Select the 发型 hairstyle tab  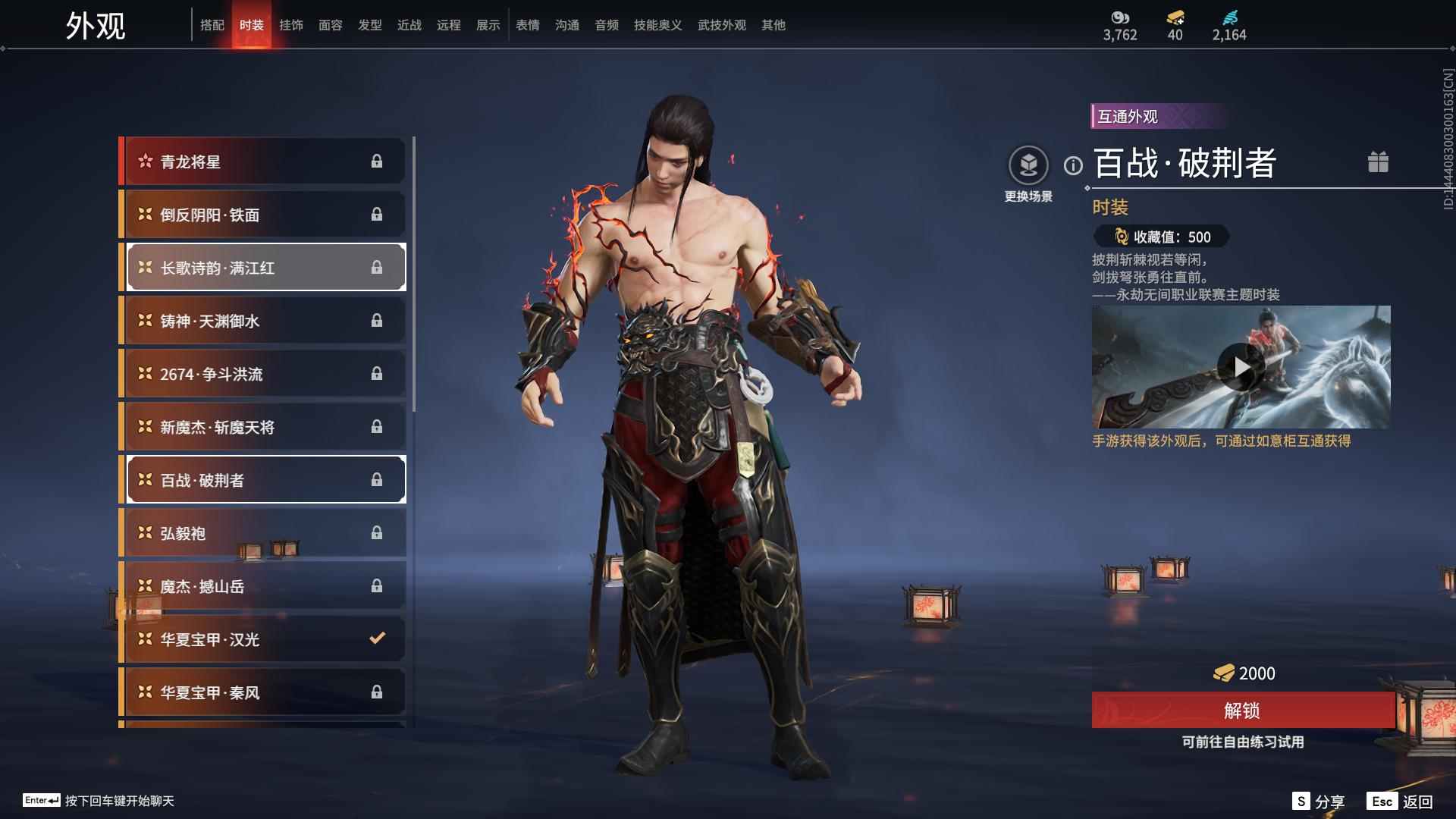pos(370,25)
